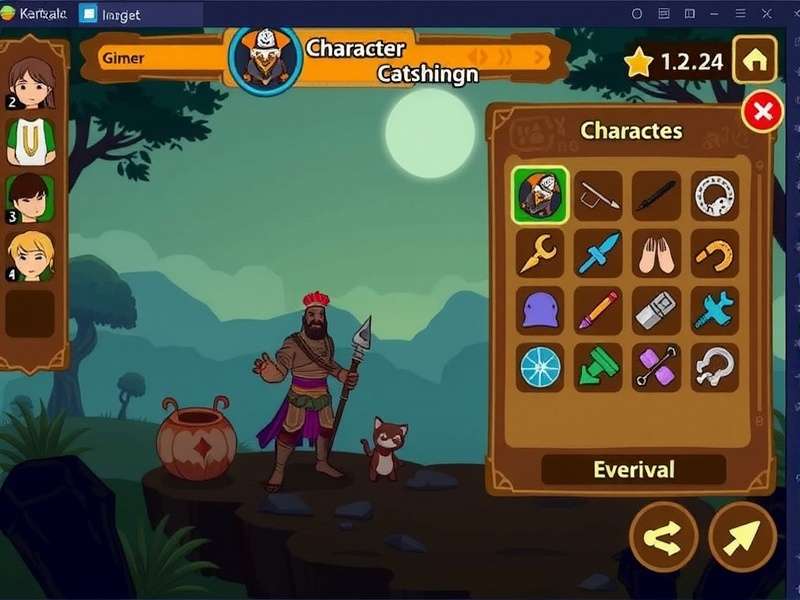Image resolution: width=800 pixels, height=600 pixels.
Task: Choose the orange pencil slot
Action: coord(598,311)
